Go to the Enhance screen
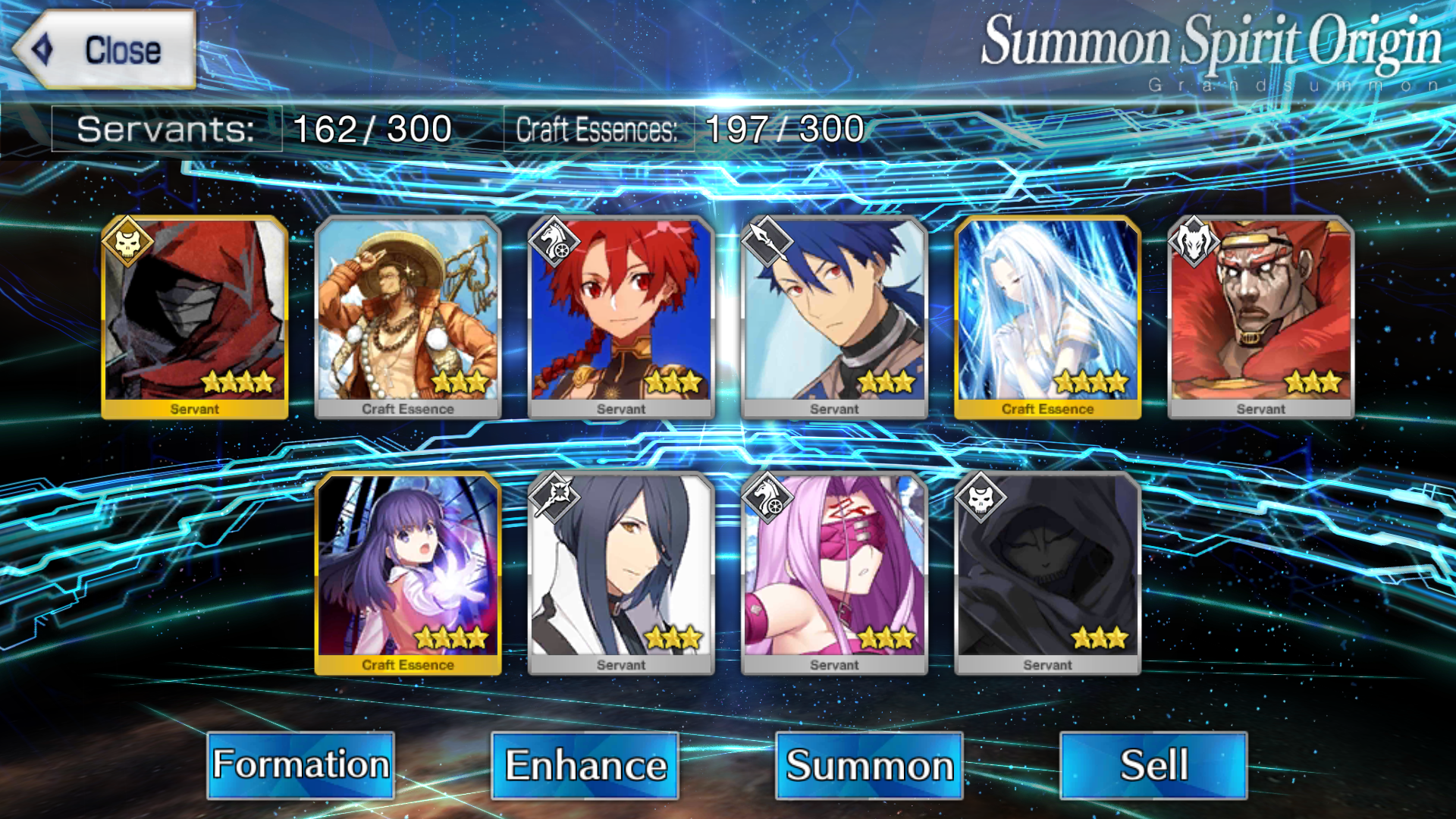The height and width of the screenshot is (819, 1456). [585, 764]
